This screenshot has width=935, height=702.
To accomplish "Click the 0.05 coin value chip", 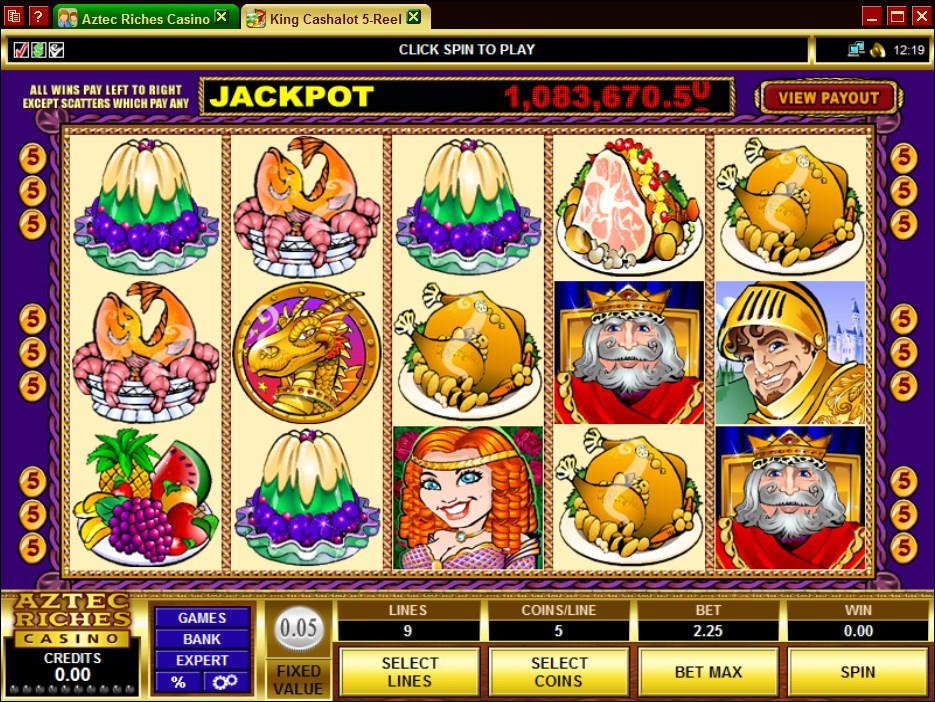I will 298,630.
